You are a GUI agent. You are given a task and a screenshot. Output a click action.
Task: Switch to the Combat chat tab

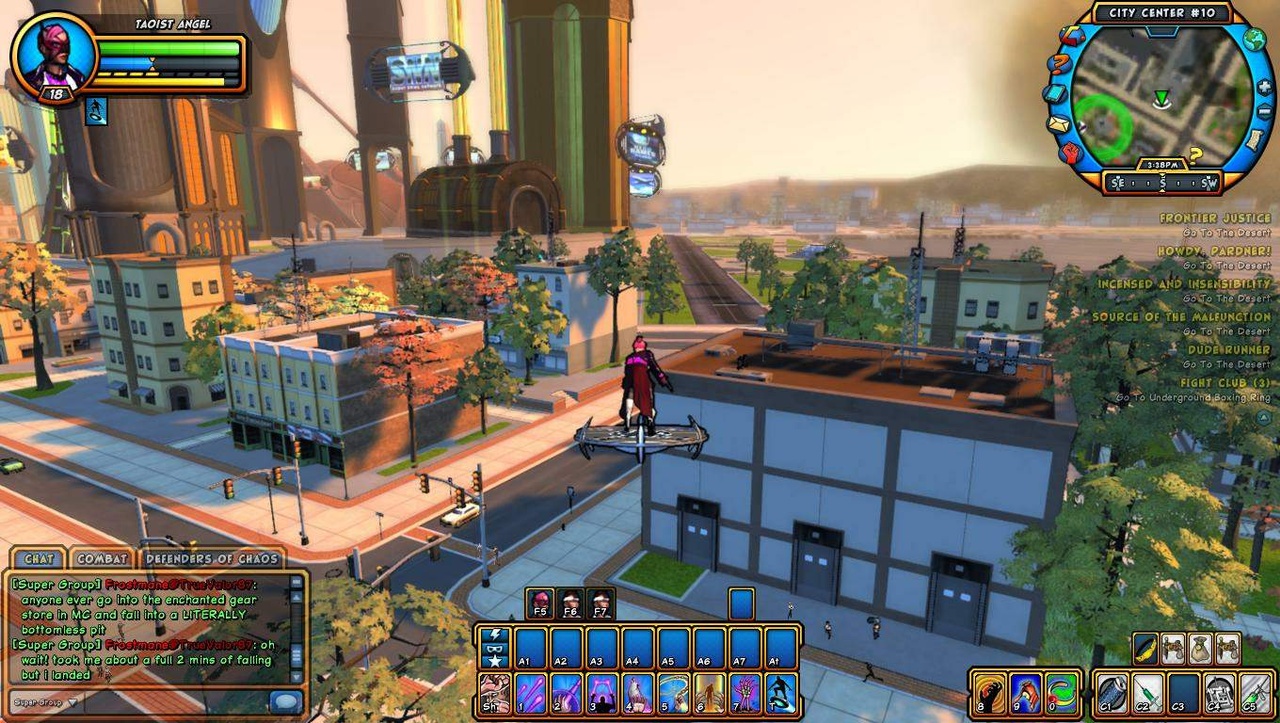click(x=102, y=559)
